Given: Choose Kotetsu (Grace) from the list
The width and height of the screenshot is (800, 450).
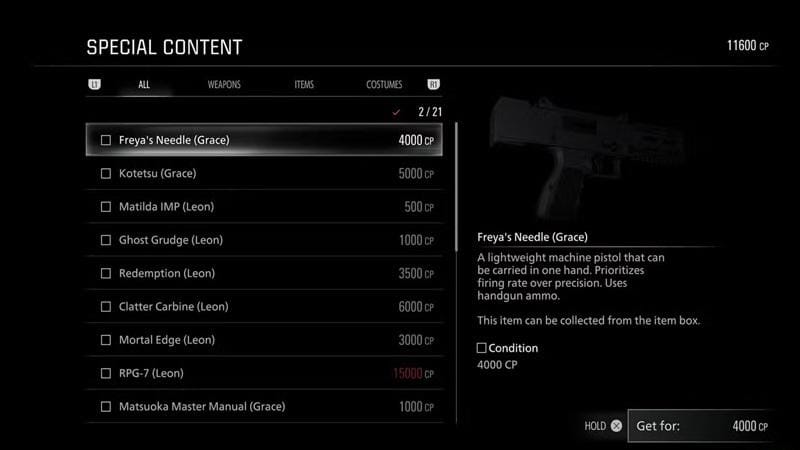Looking at the screenshot, I should [264, 174].
